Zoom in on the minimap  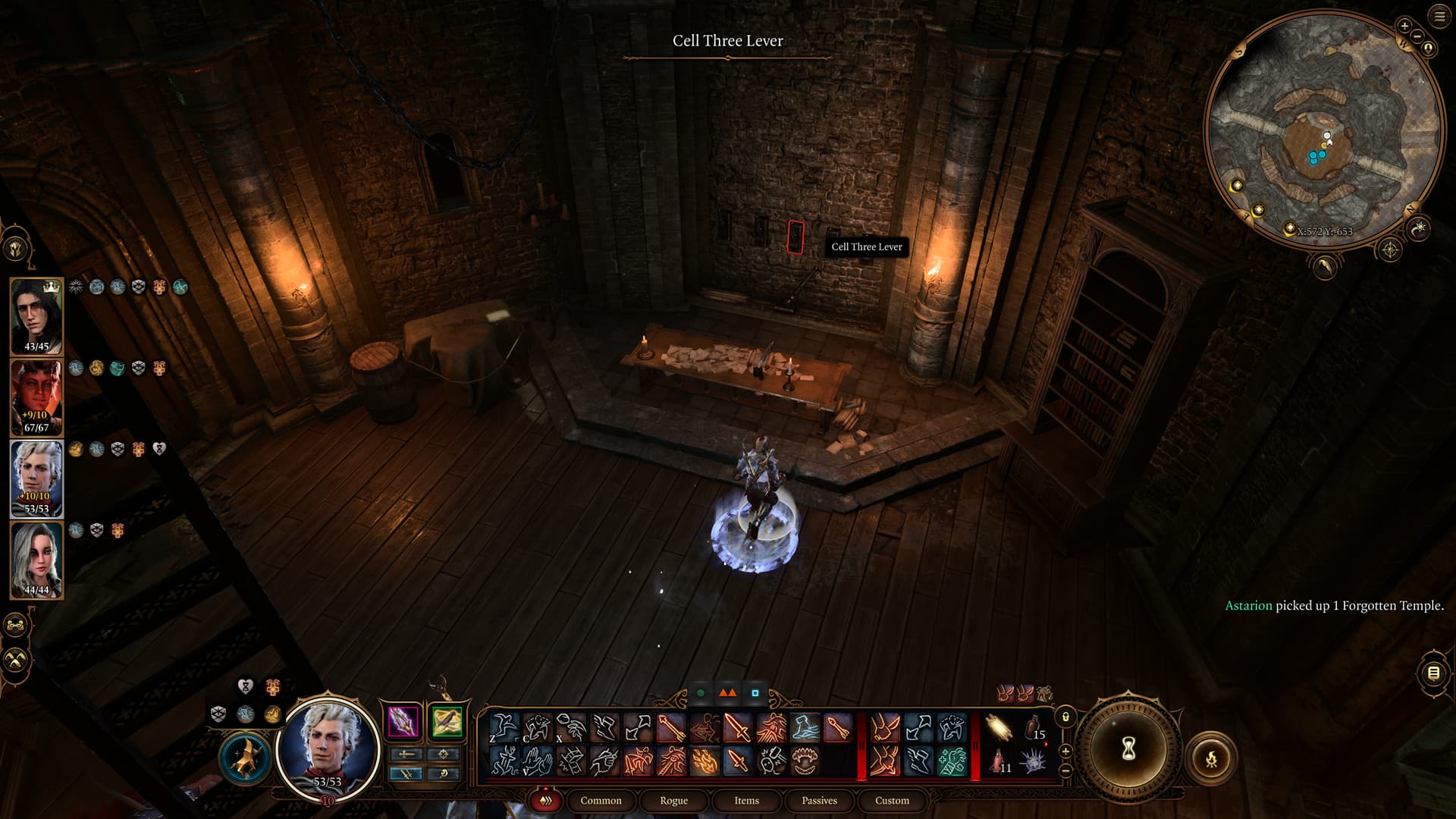[x=1404, y=26]
